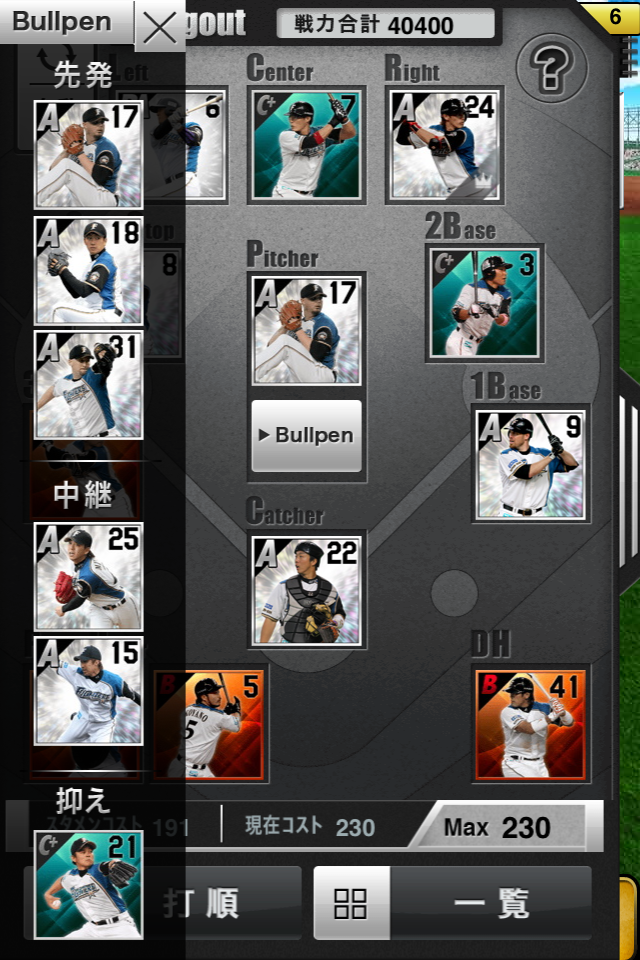
Task: Select starter card number 17 in the Bullpen list
Action: 88,154
